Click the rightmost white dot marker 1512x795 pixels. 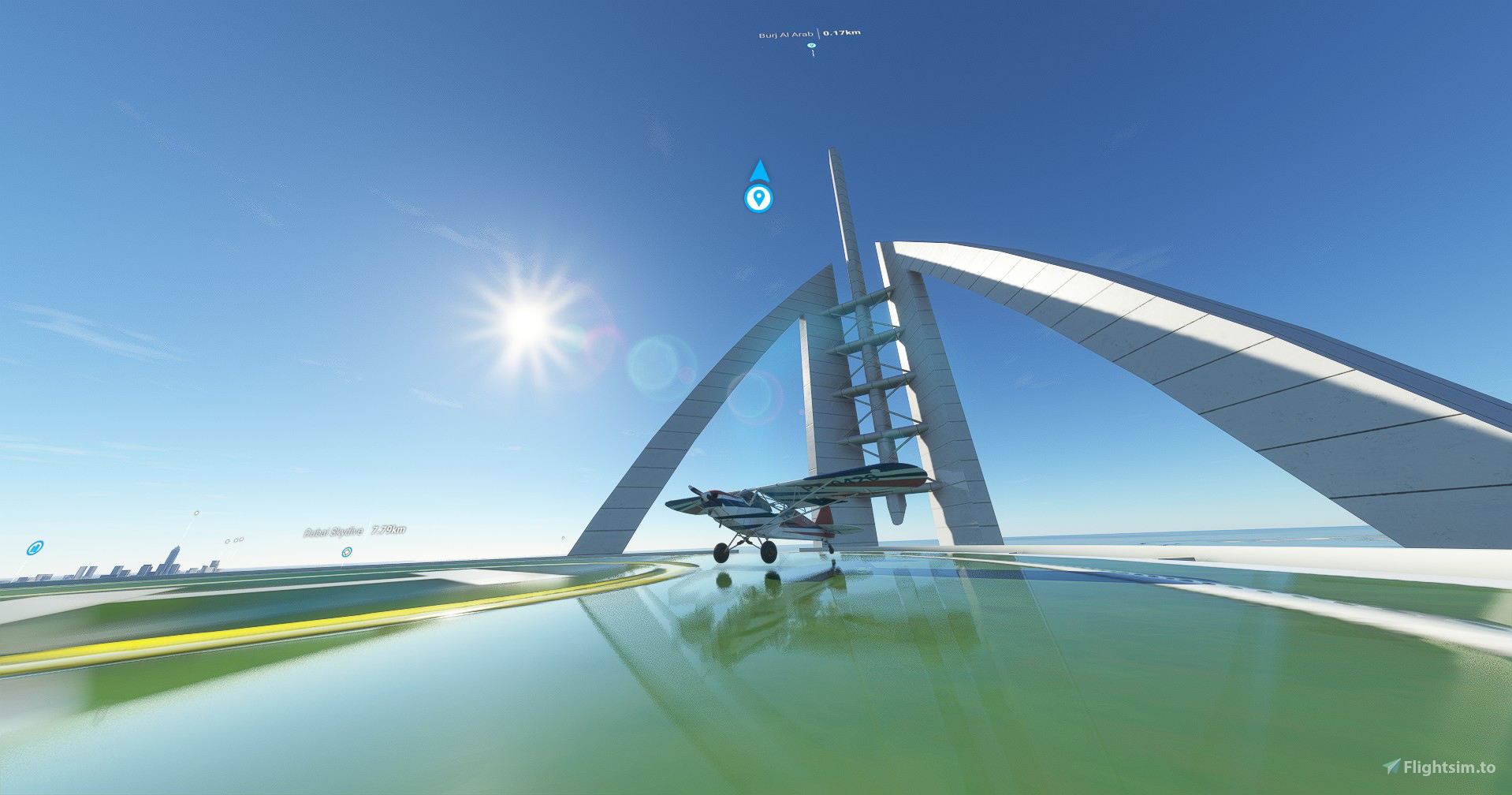[241, 539]
